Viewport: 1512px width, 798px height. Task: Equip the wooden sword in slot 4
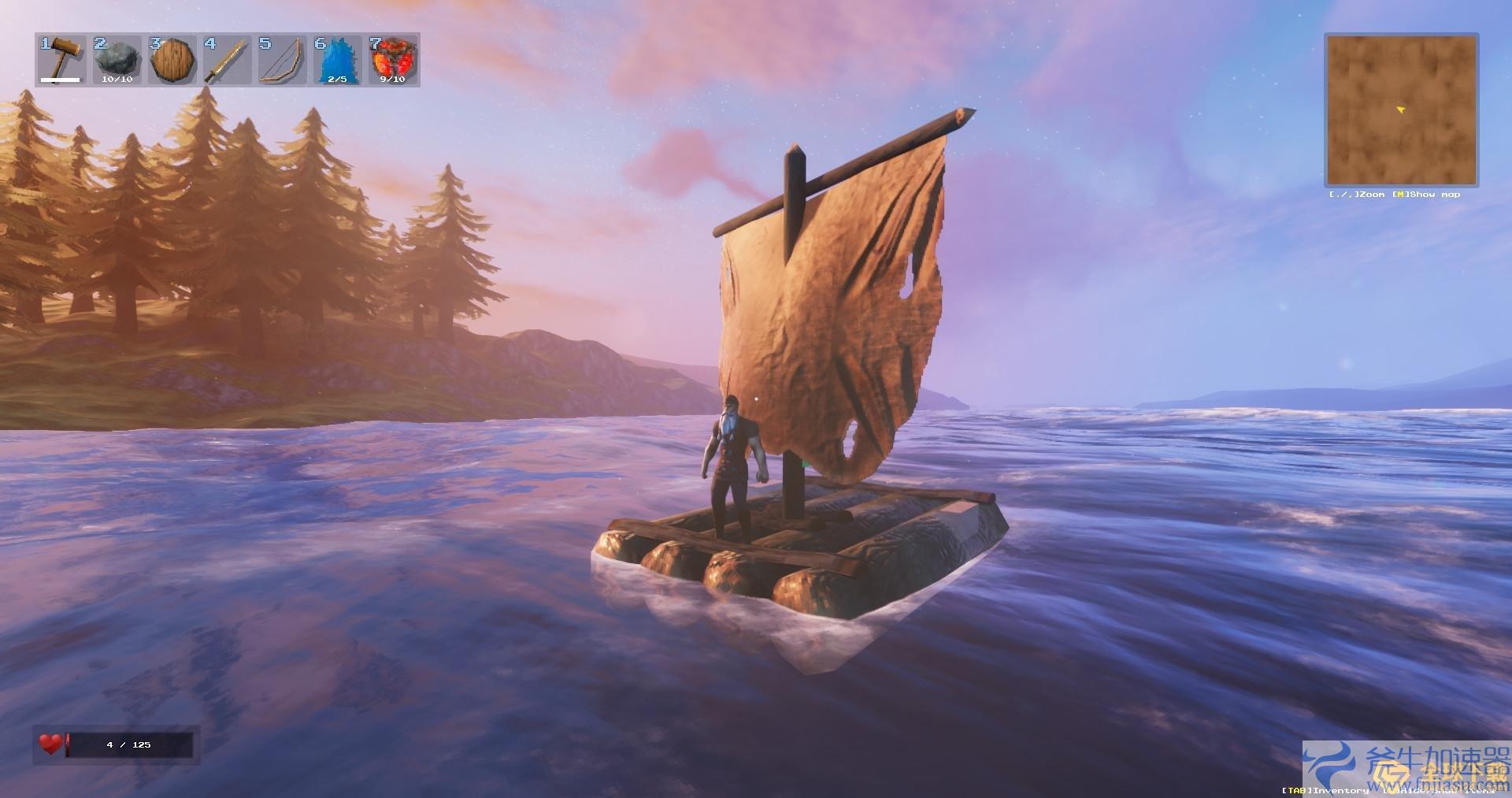coord(227,60)
